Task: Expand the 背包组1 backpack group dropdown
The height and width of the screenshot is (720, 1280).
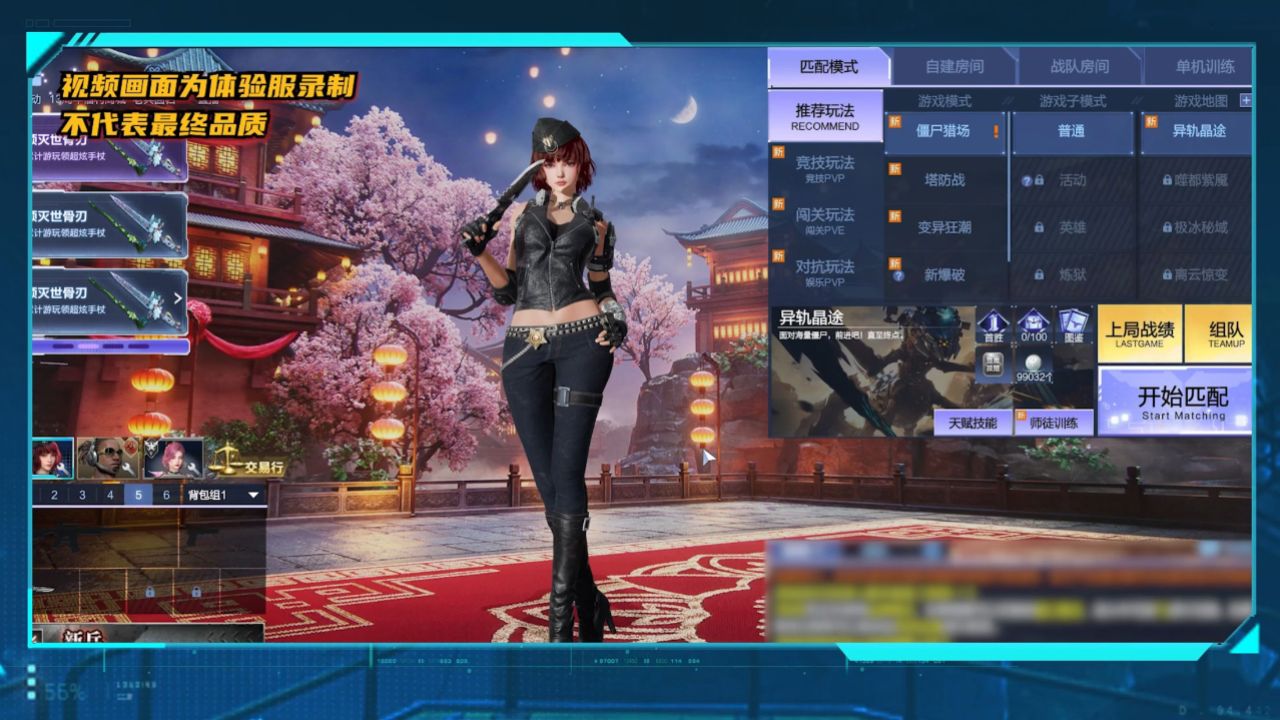Action: (253, 493)
